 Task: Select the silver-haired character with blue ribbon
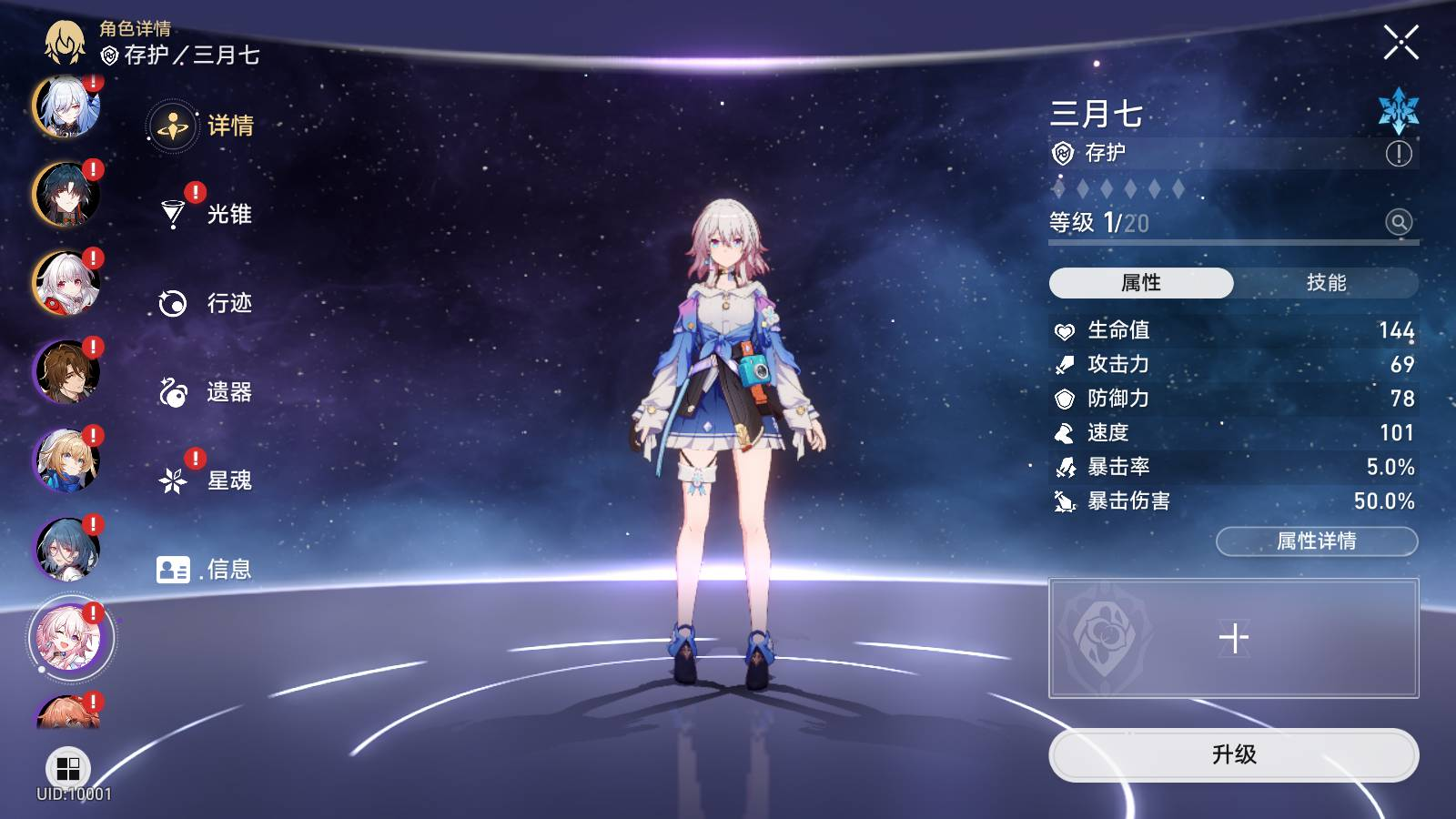click(x=66, y=107)
